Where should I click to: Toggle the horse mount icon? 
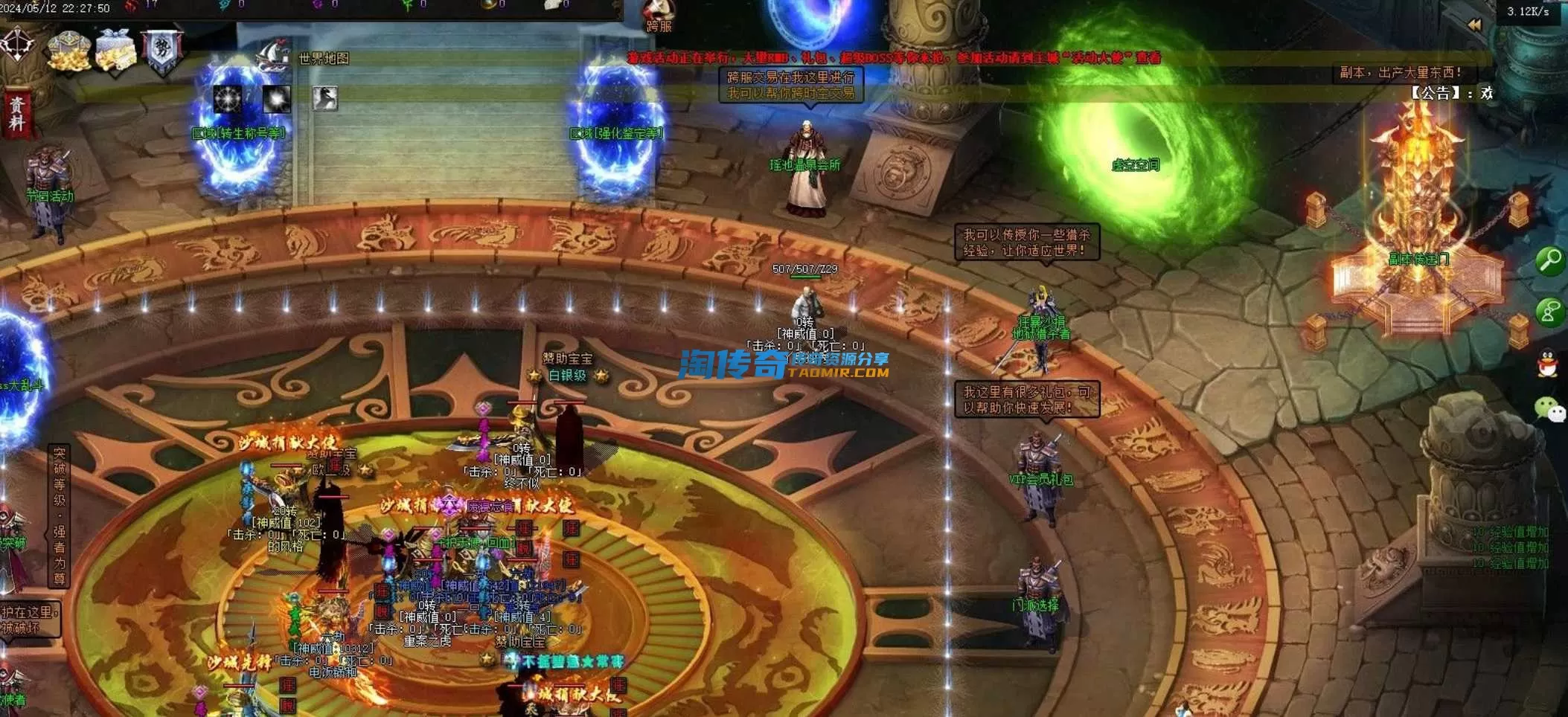324,98
